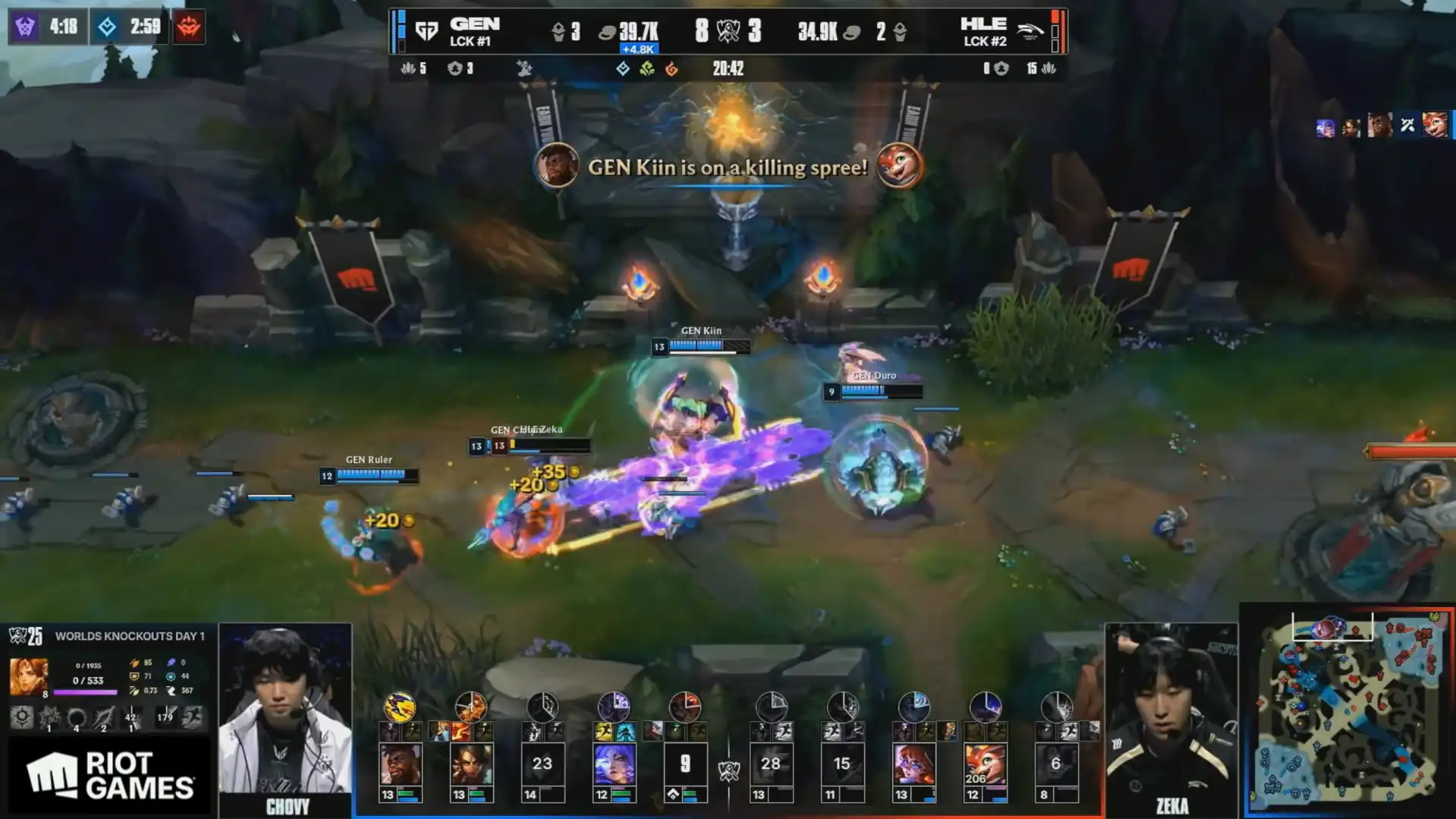Select the dead champion tile showing 28

pyautogui.click(x=771, y=764)
